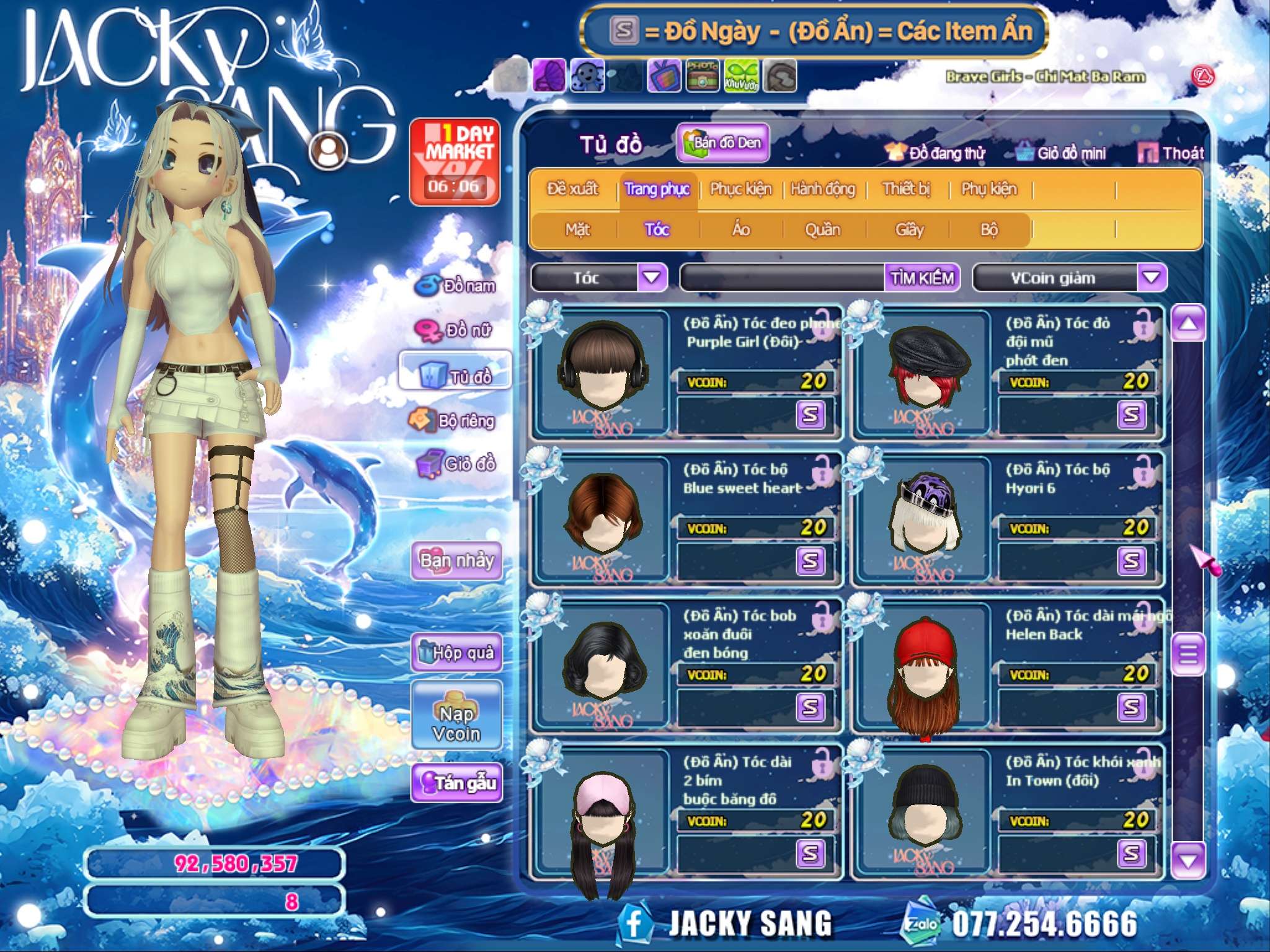
Task: Select the Áo clothing subcategory
Action: [741, 230]
